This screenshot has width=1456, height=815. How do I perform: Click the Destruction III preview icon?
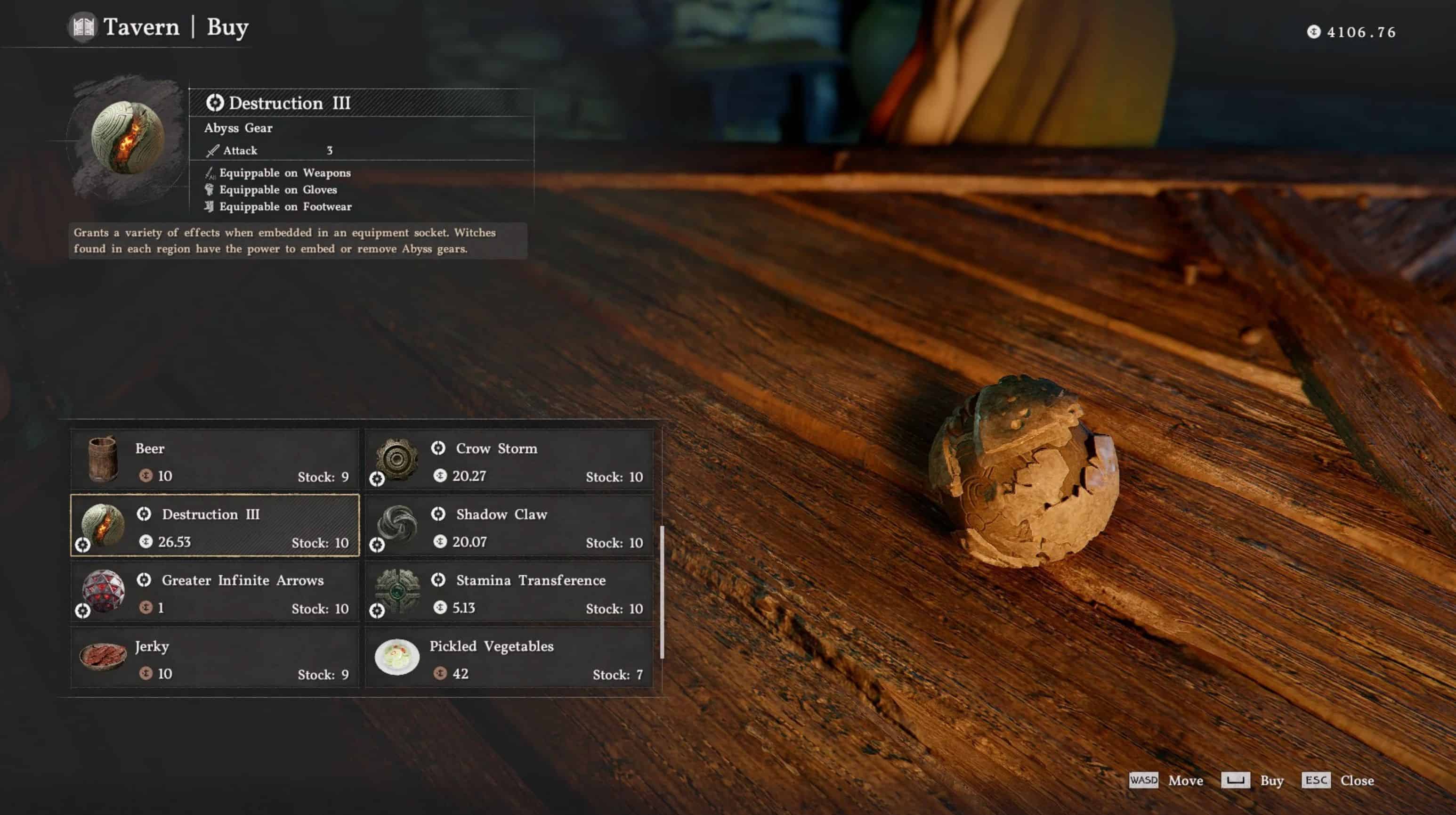(128, 138)
